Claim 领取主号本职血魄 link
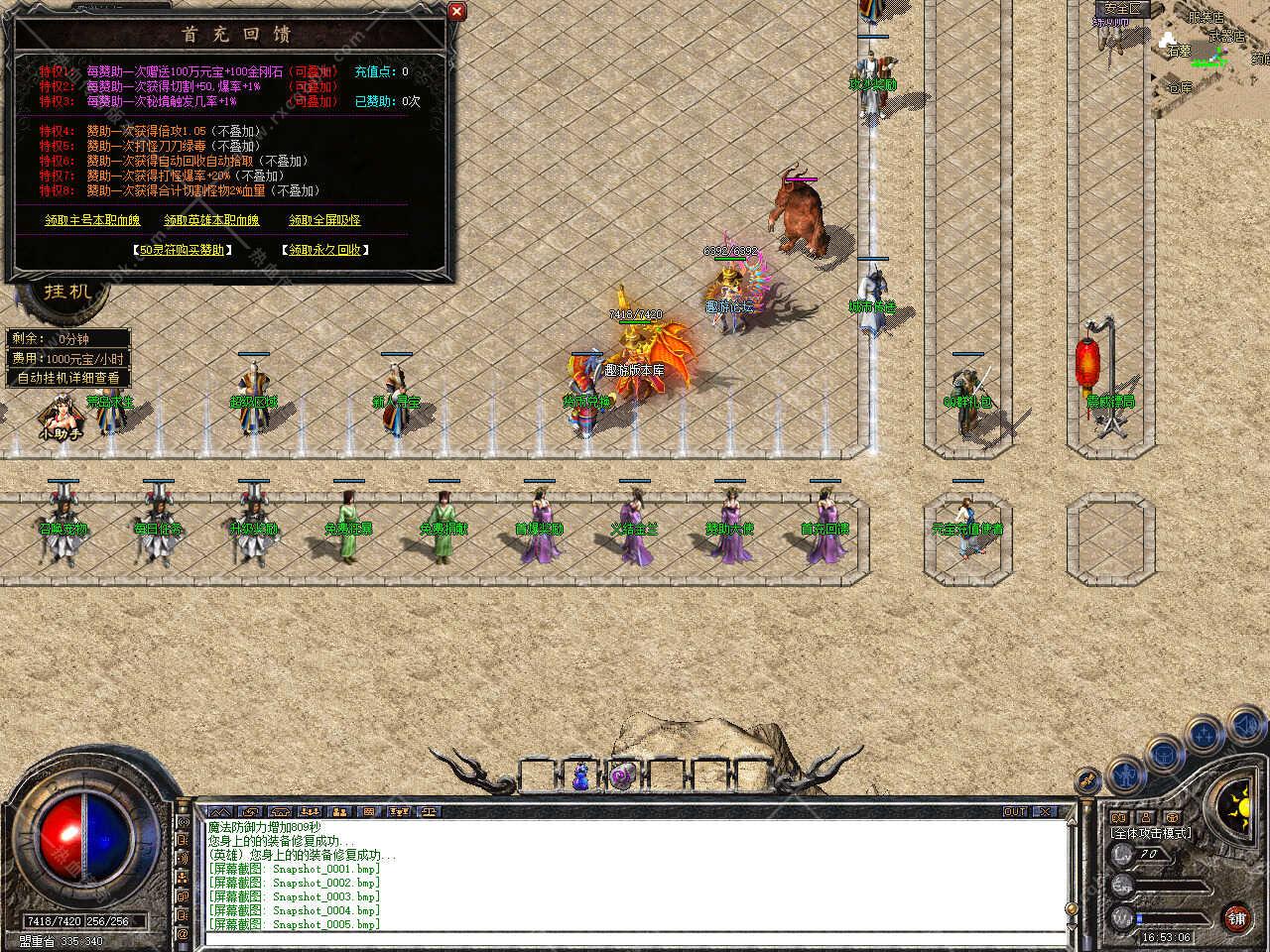1270x952 pixels. pos(92,220)
